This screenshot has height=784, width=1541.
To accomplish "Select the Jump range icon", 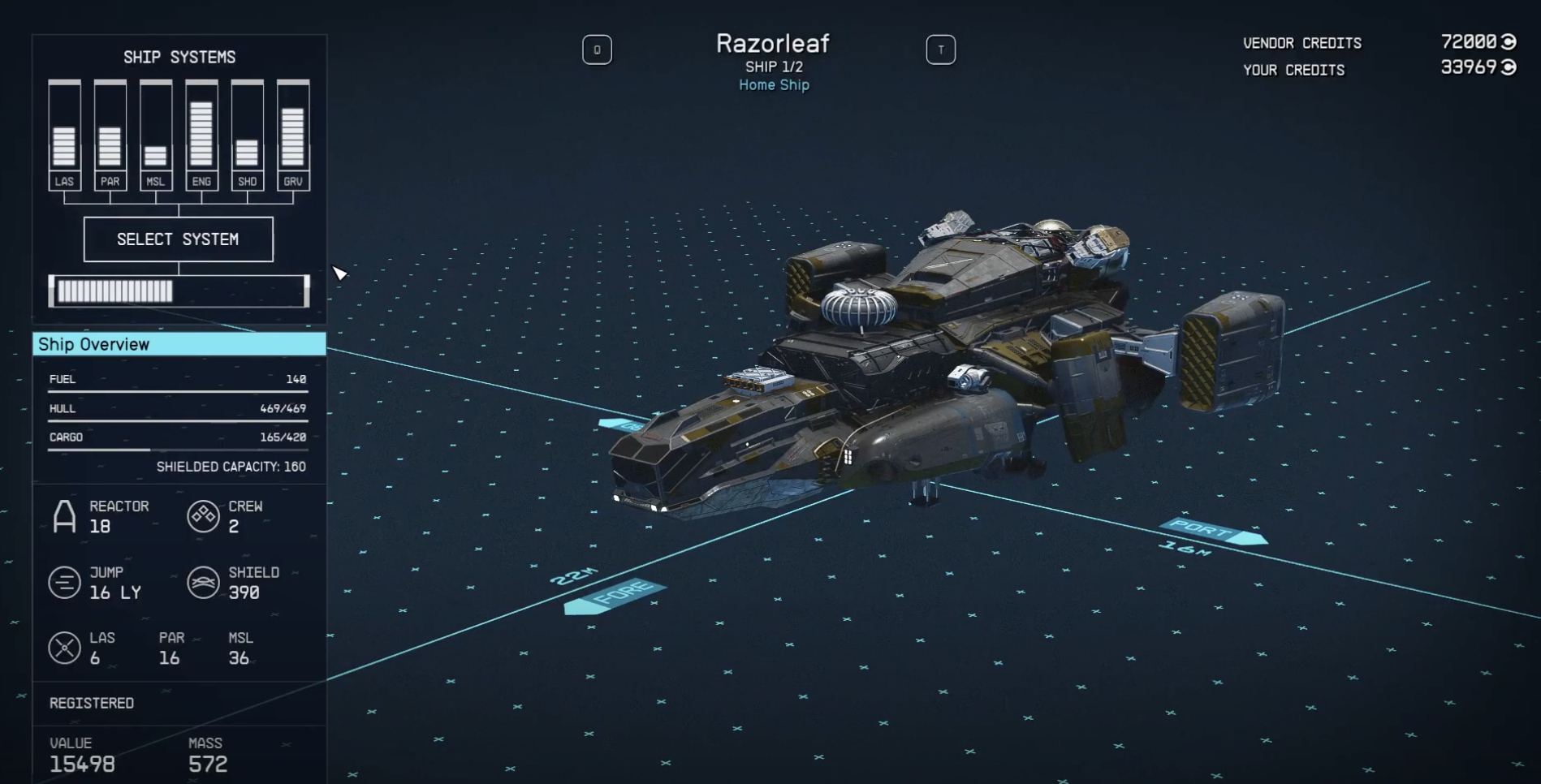I will tap(65, 583).
